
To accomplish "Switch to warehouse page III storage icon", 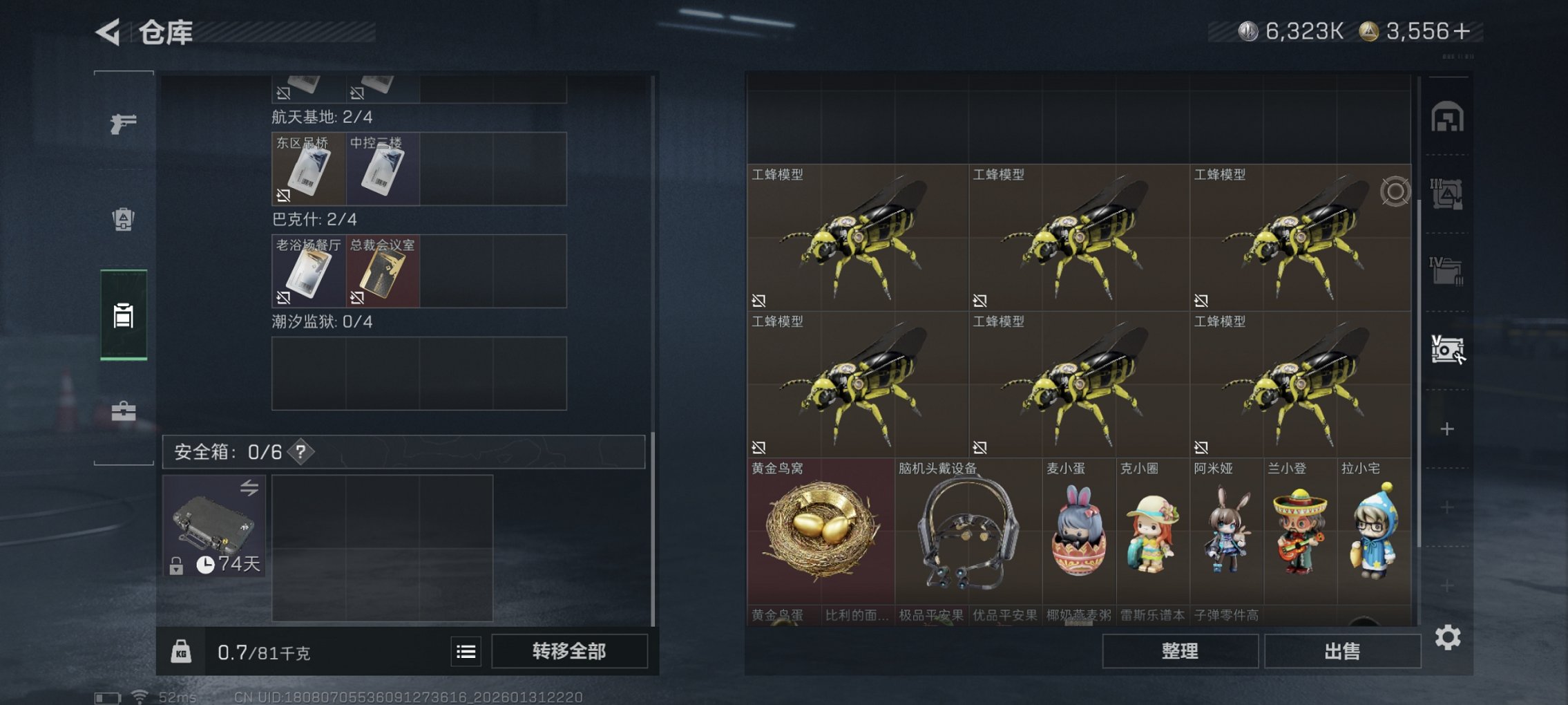I will [x=1447, y=194].
